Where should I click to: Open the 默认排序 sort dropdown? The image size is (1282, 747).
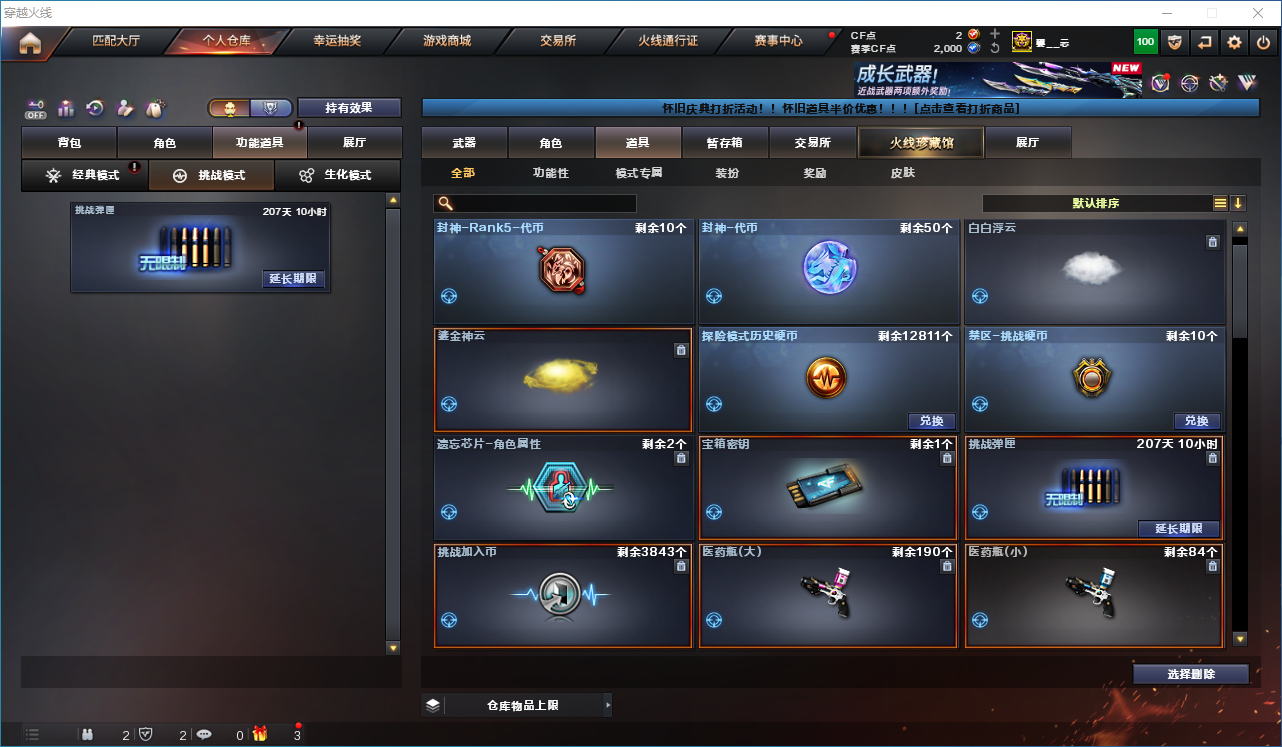1095,202
